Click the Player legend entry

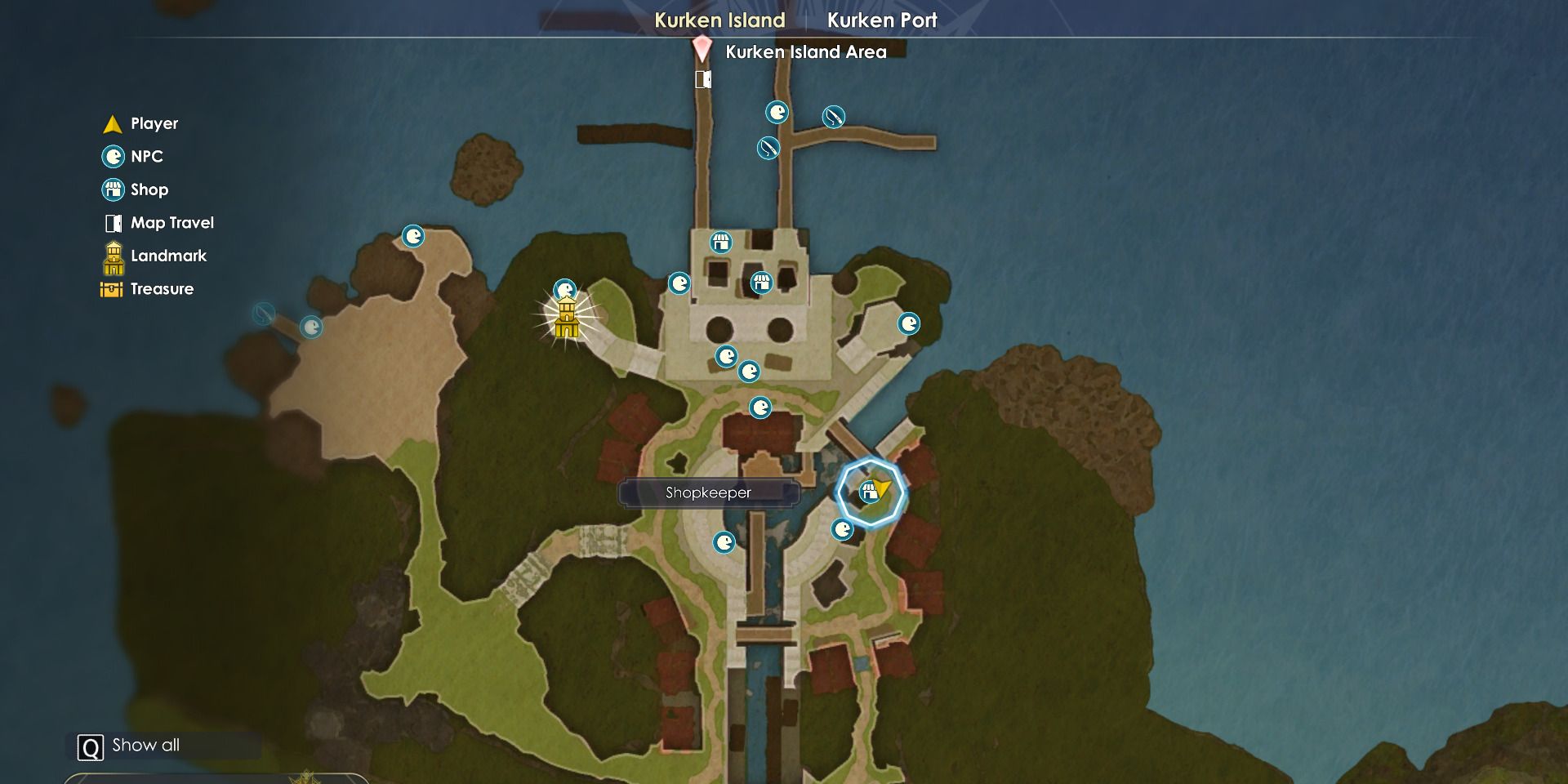coord(154,123)
